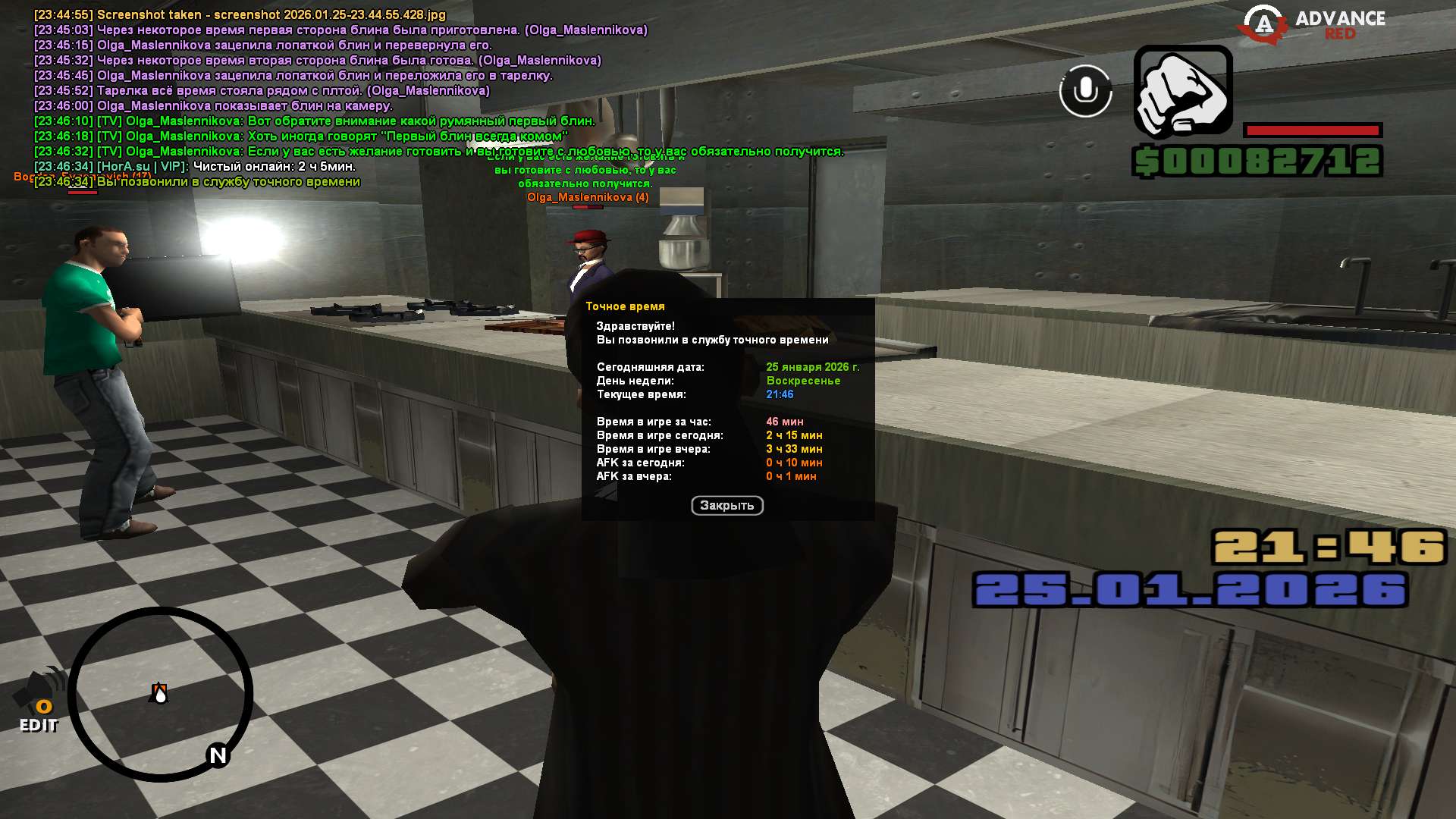Close the Точное время dialog
This screenshot has height=819, width=1456.
(726, 506)
